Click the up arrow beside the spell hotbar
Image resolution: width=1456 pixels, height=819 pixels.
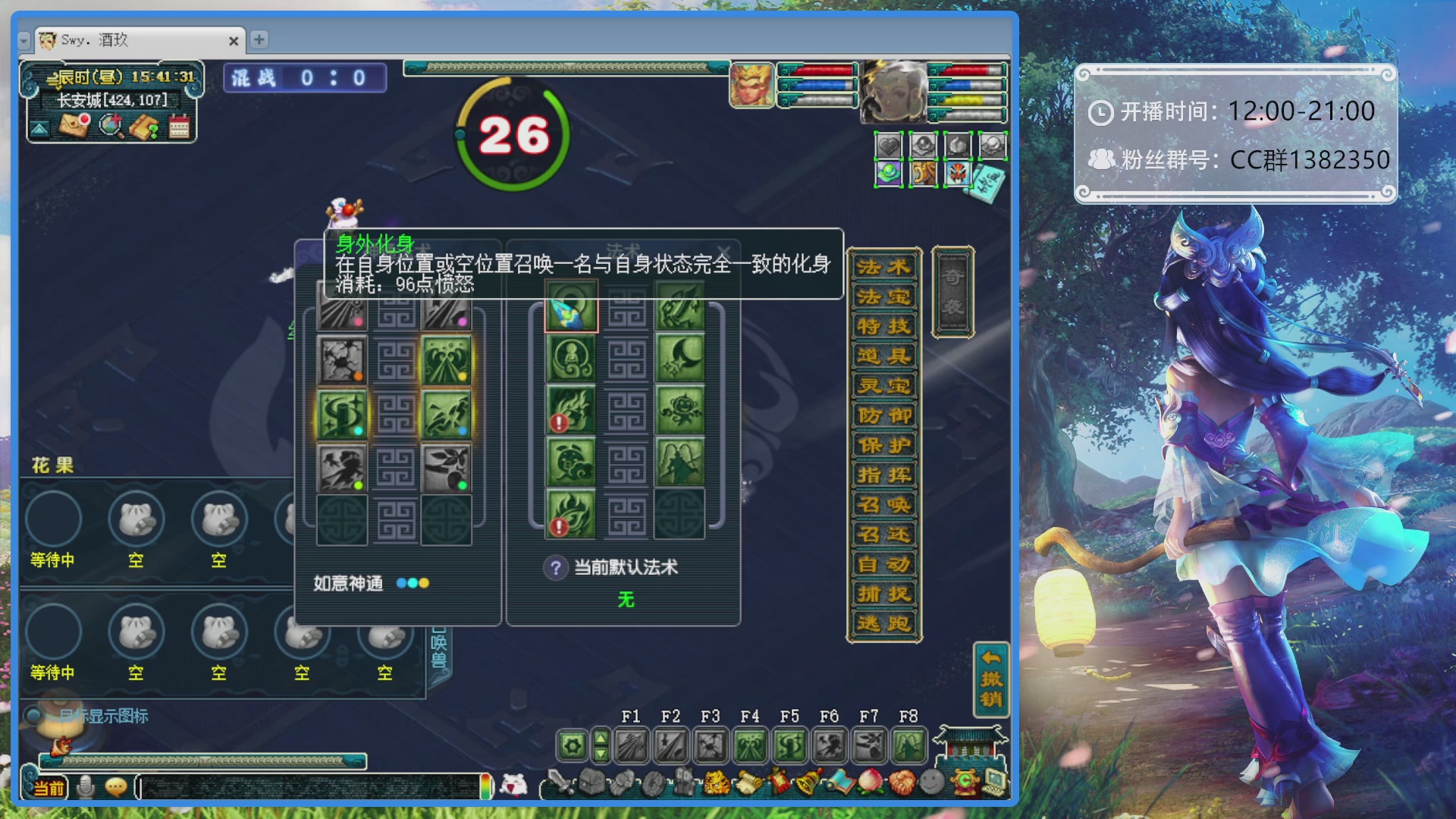(599, 737)
